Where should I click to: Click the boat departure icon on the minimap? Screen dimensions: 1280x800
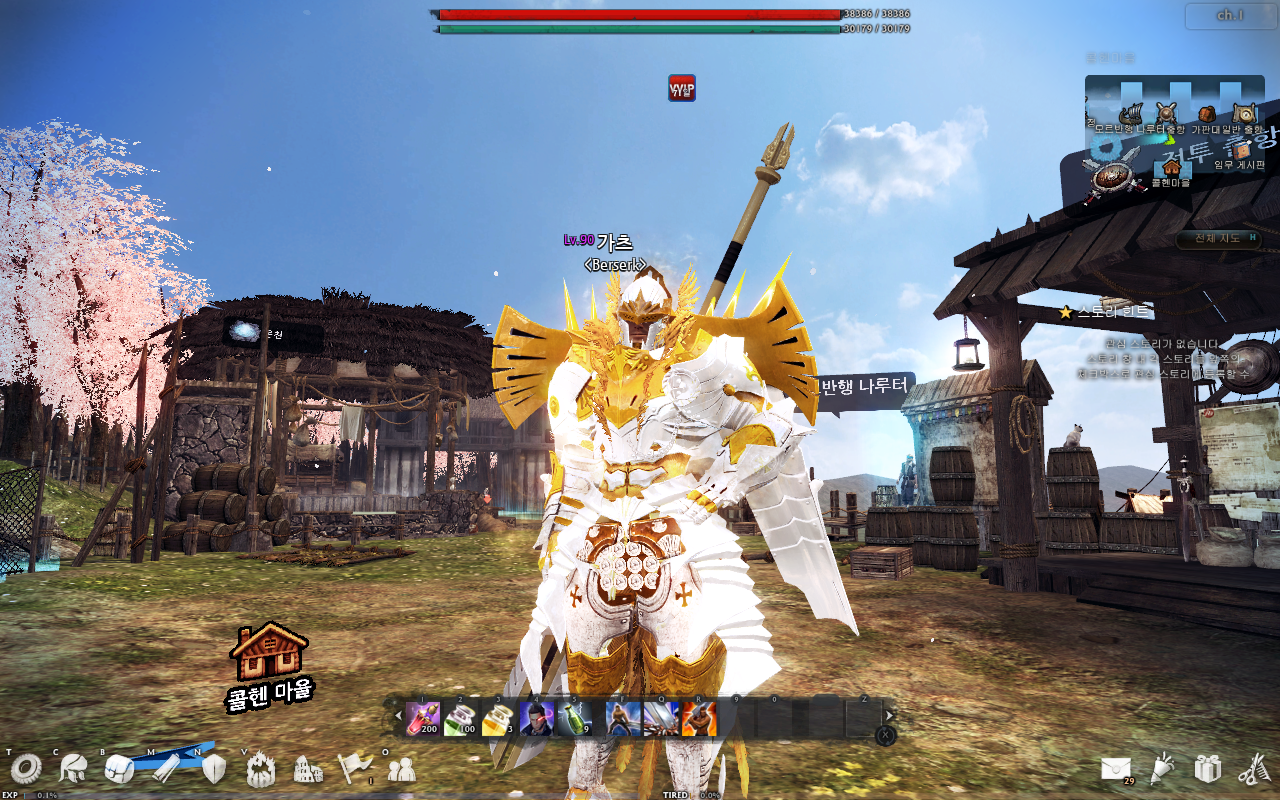pyautogui.click(x=1131, y=114)
